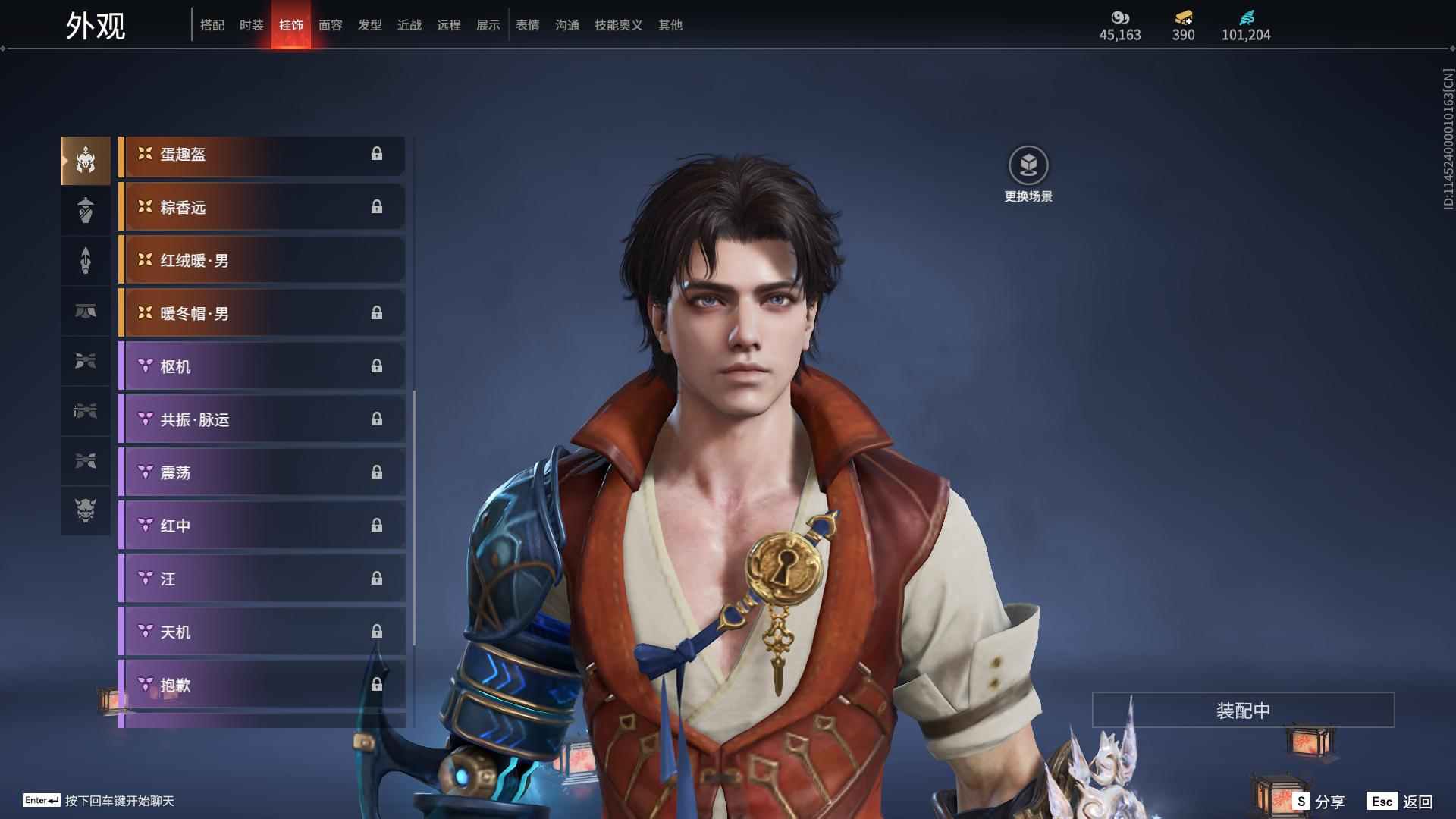The height and width of the screenshot is (819, 1456).
Task: Open the 近战 tab
Action: click(x=409, y=25)
